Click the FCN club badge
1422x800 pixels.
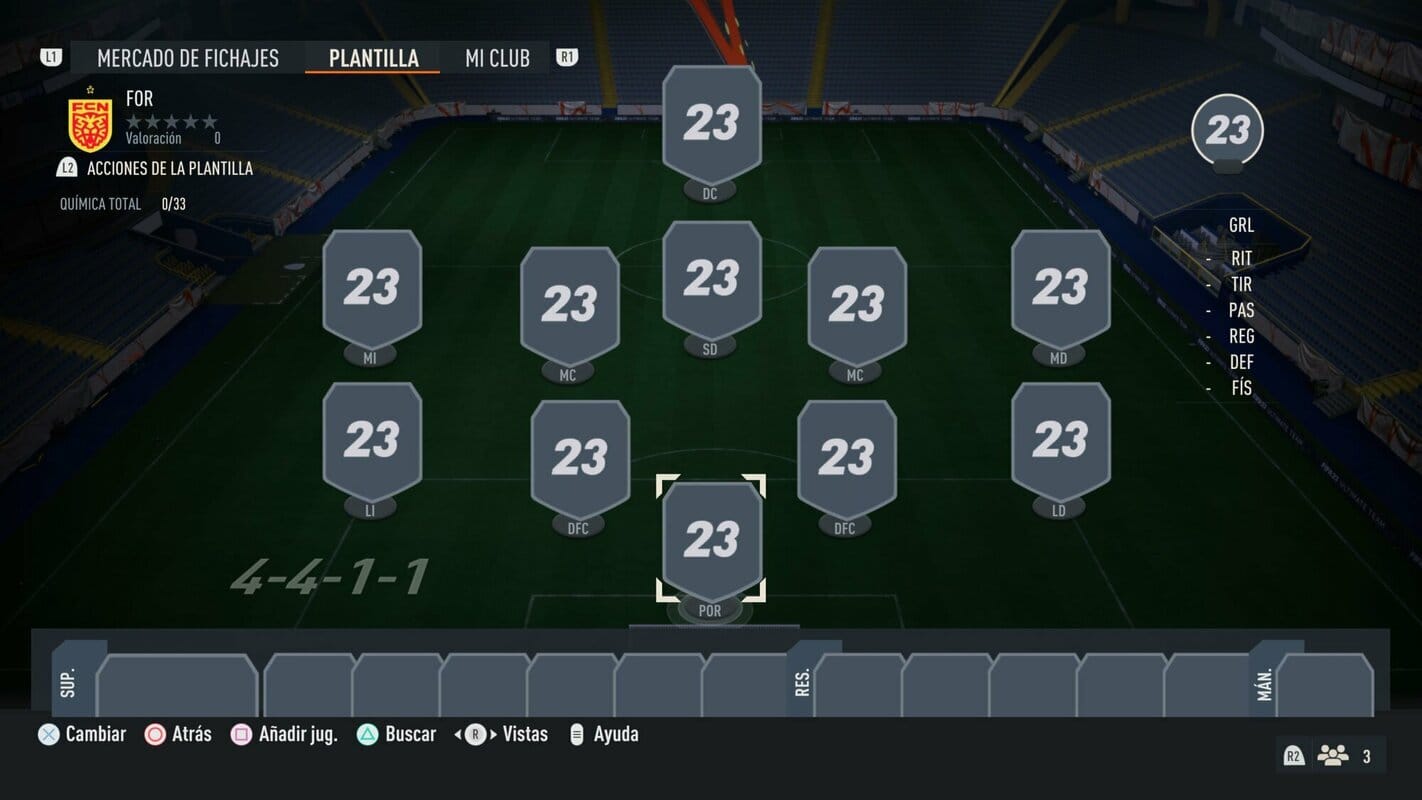click(90, 122)
